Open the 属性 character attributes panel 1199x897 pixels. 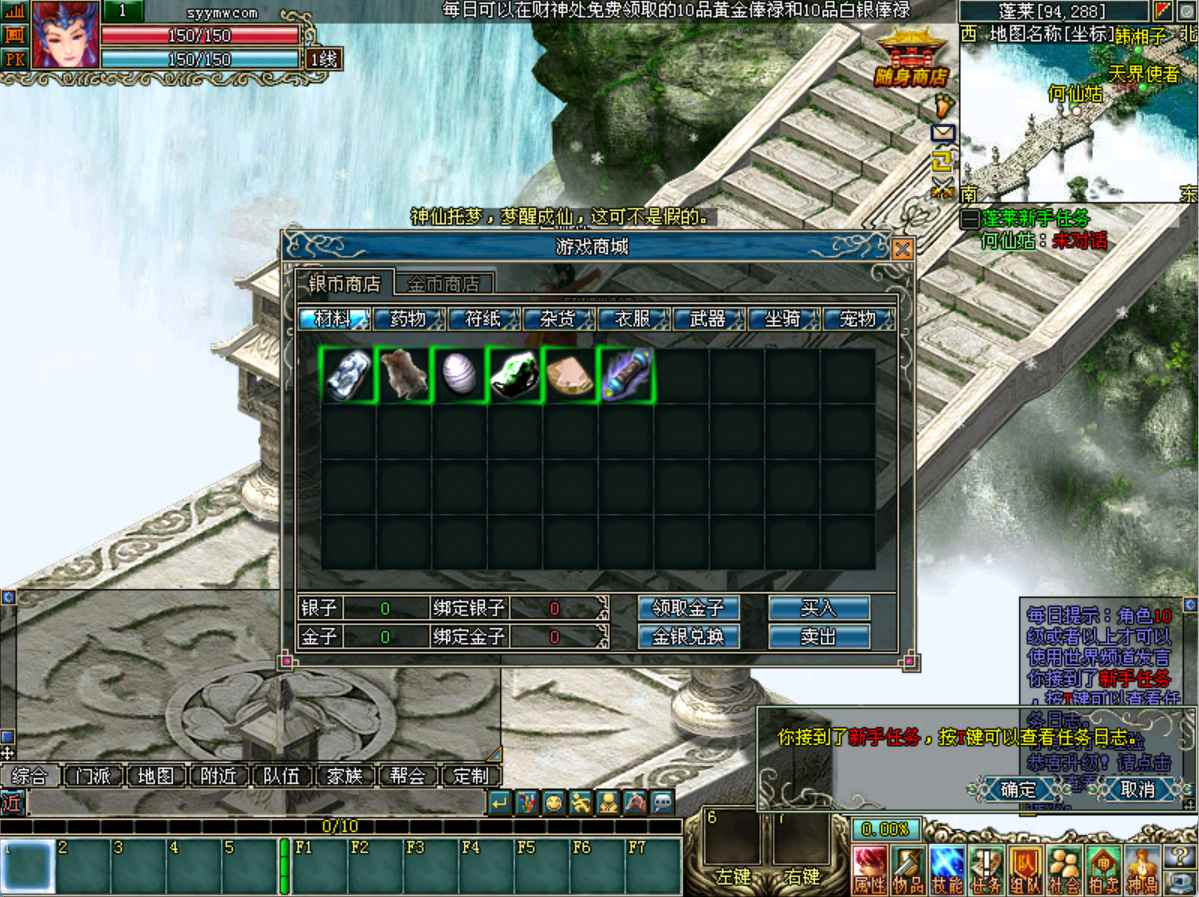point(870,870)
